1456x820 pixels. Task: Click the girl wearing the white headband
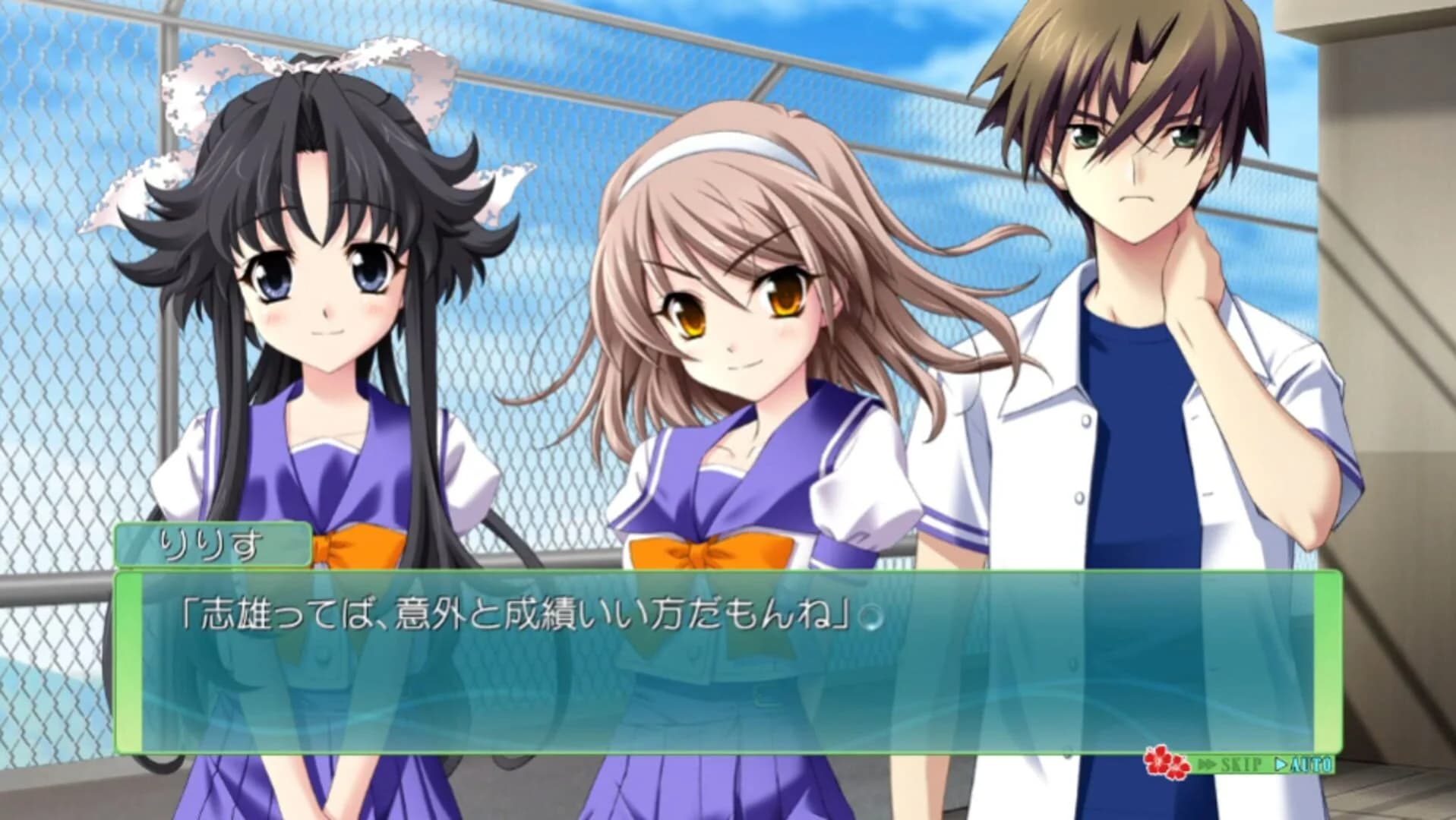(x=729, y=304)
